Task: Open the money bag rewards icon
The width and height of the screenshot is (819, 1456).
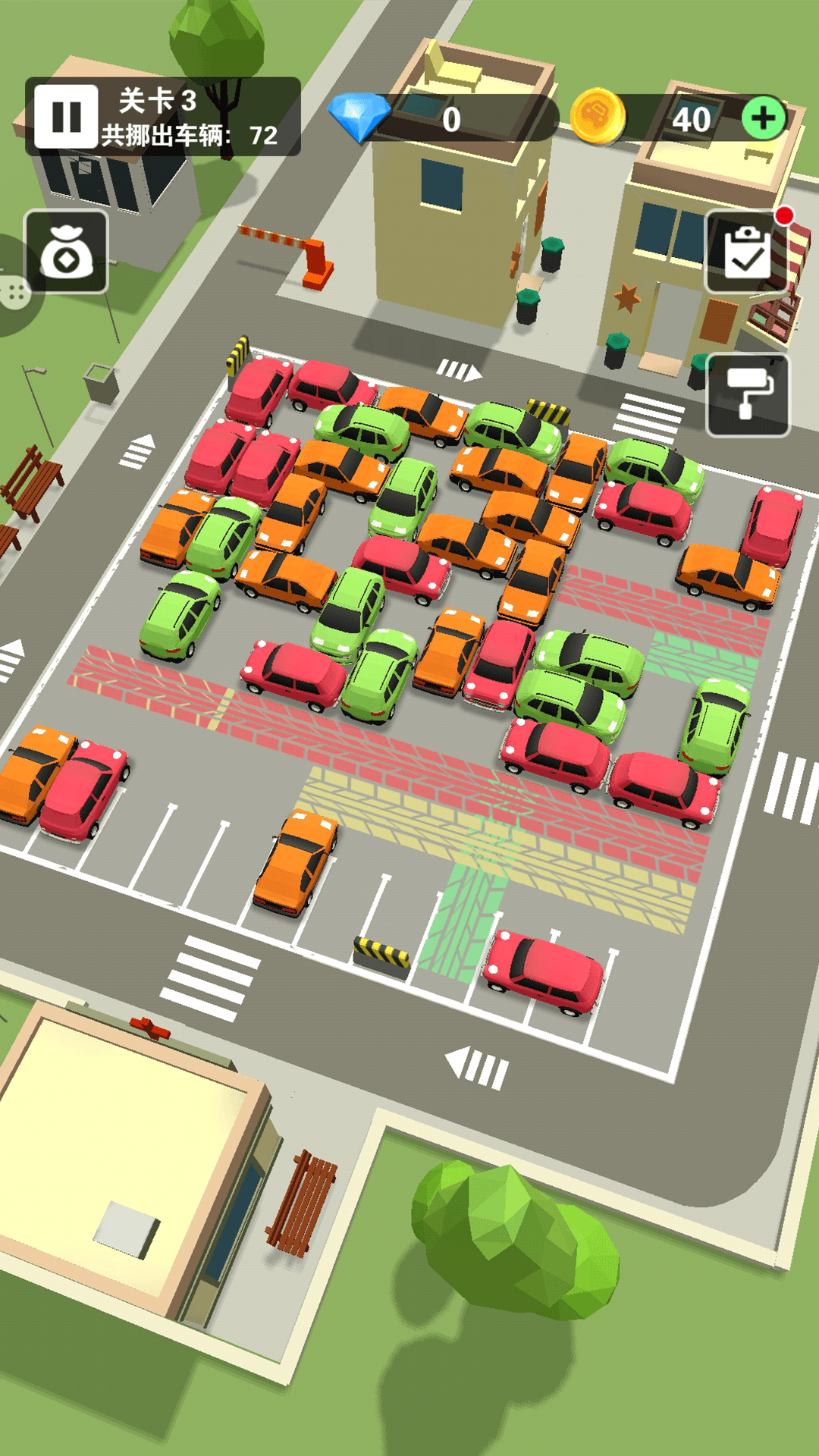Action: click(67, 253)
